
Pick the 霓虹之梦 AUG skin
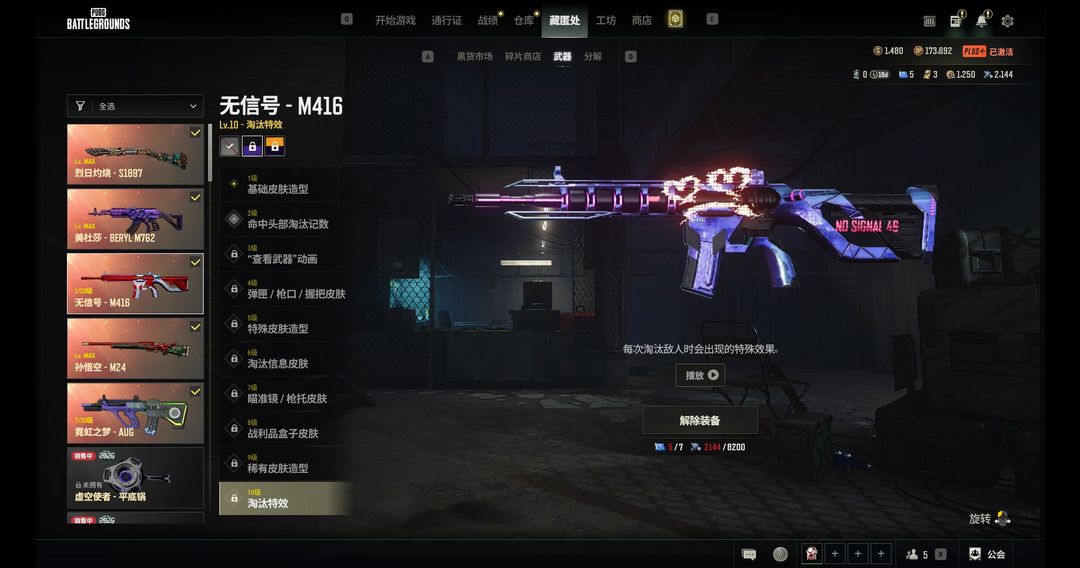(135, 412)
